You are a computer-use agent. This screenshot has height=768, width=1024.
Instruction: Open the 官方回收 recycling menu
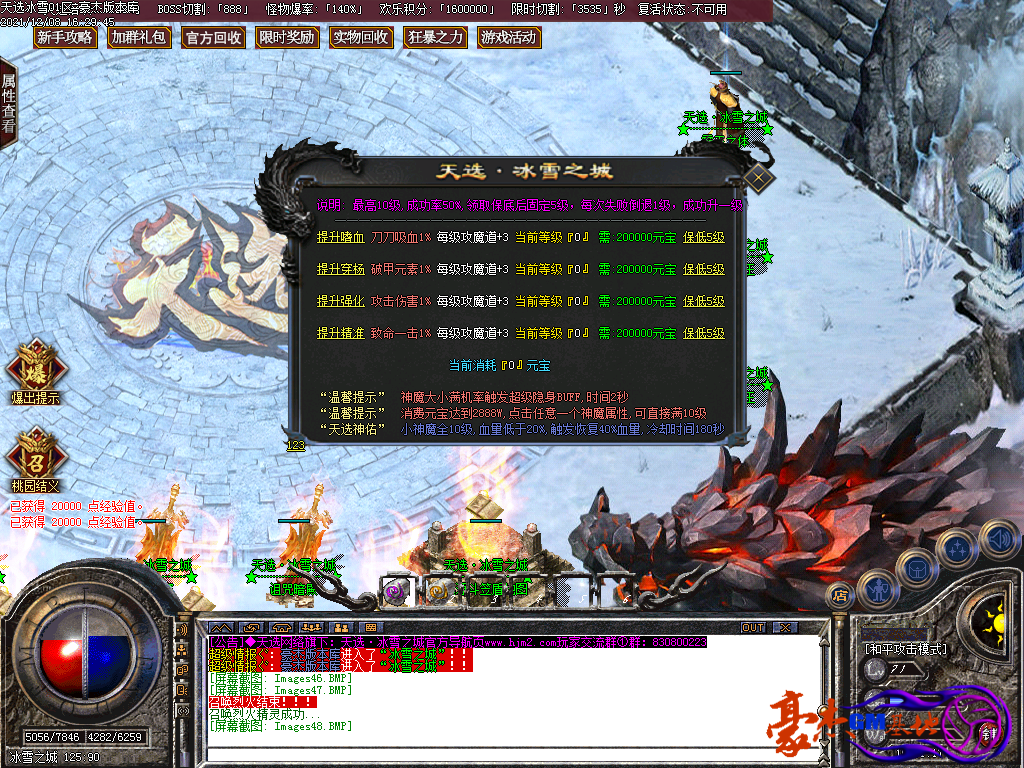pyautogui.click(x=213, y=38)
